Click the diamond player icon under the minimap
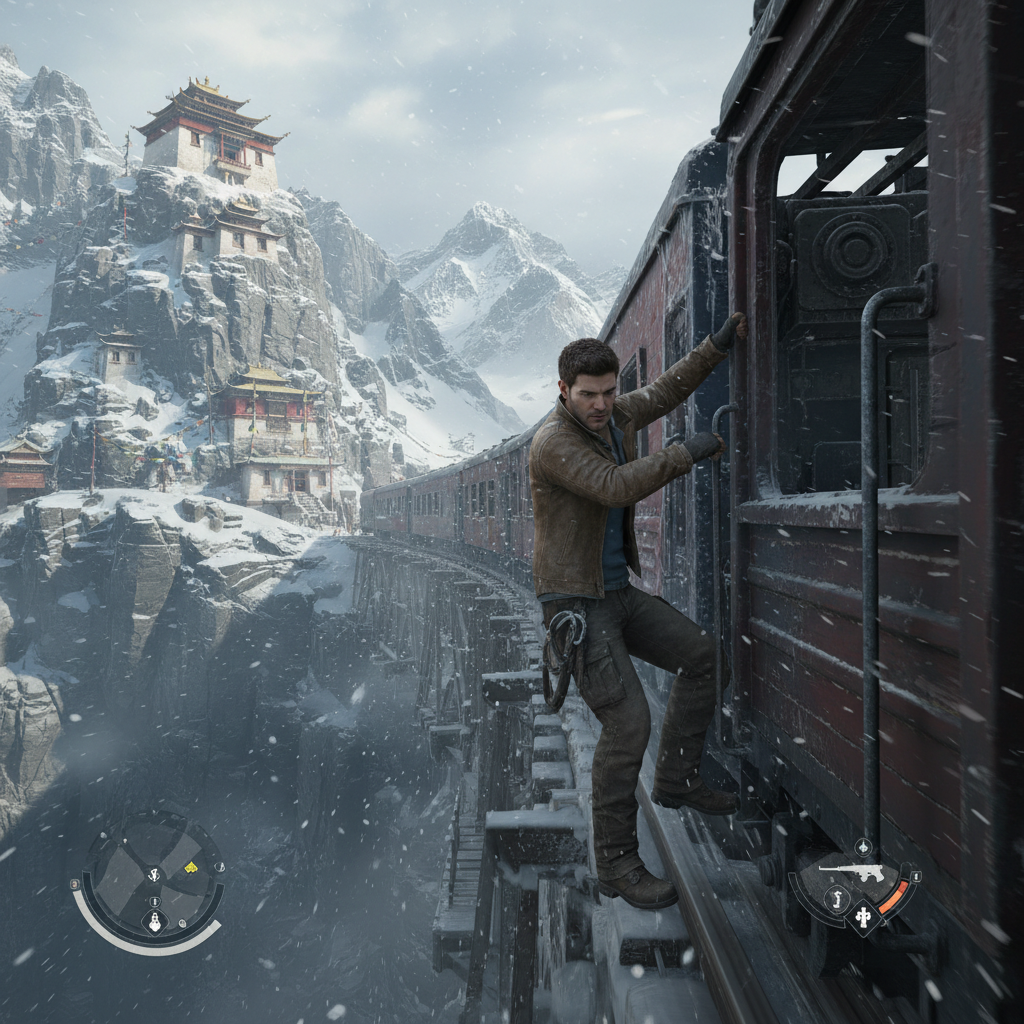The height and width of the screenshot is (1024, 1024). click(x=153, y=921)
